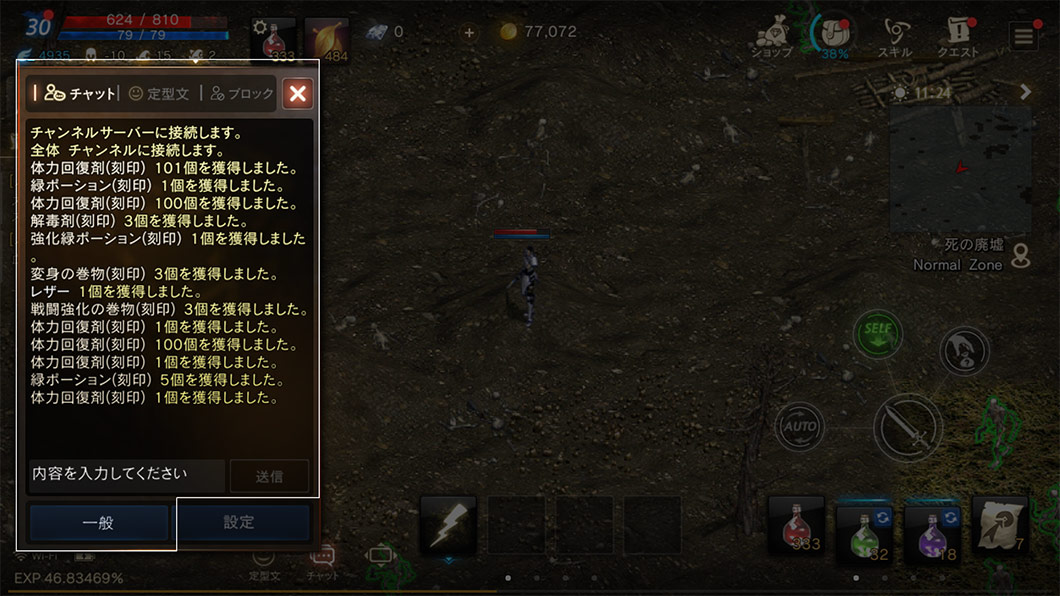Click the chat message input field
The height and width of the screenshot is (596, 1060).
coord(126,474)
